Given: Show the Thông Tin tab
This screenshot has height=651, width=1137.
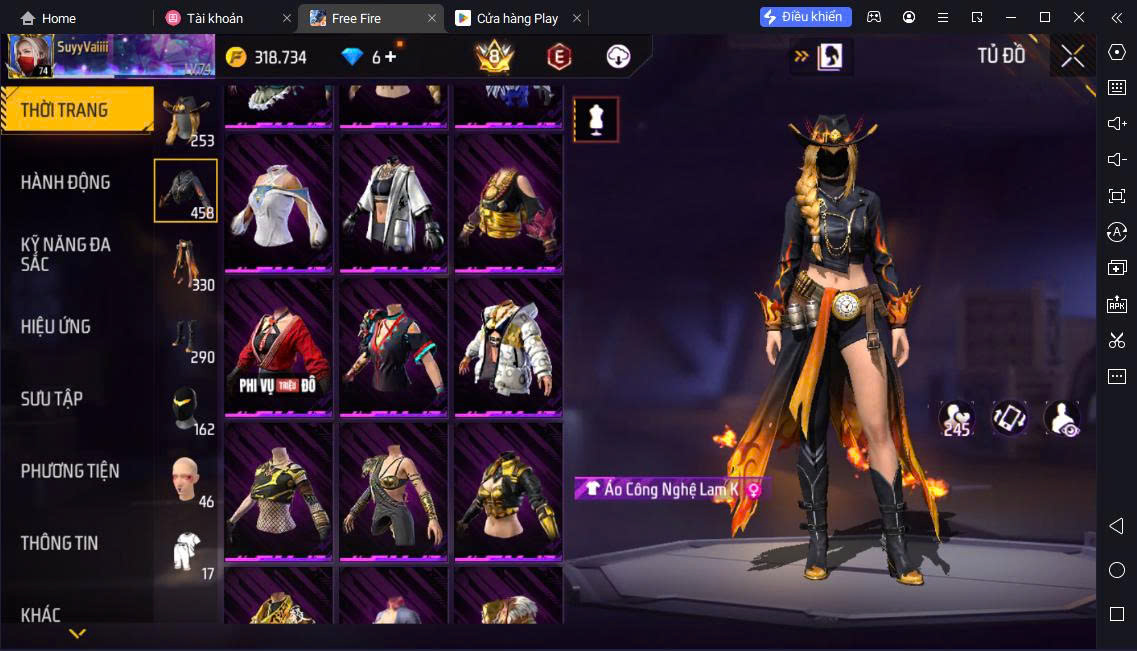Looking at the screenshot, I should [60, 543].
